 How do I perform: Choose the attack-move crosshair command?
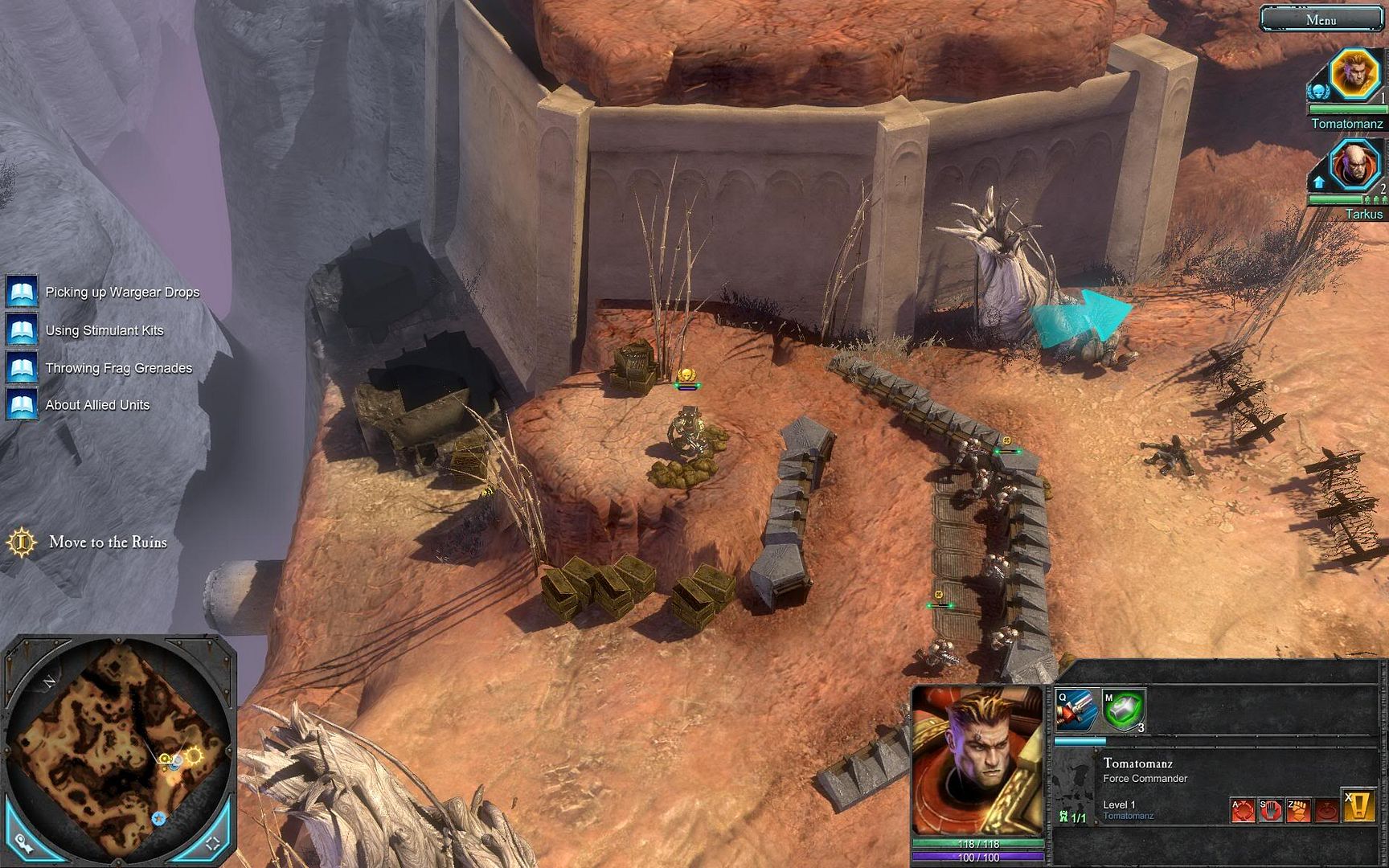click(x=1243, y=809)
